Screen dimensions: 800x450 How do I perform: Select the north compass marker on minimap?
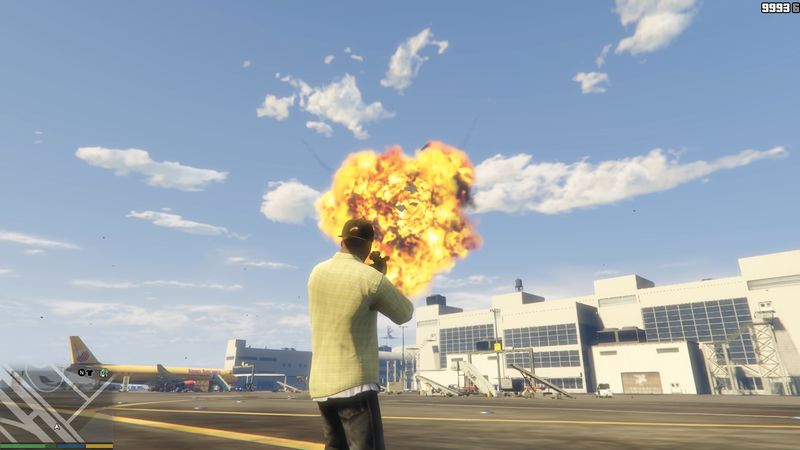pos(81,372)
